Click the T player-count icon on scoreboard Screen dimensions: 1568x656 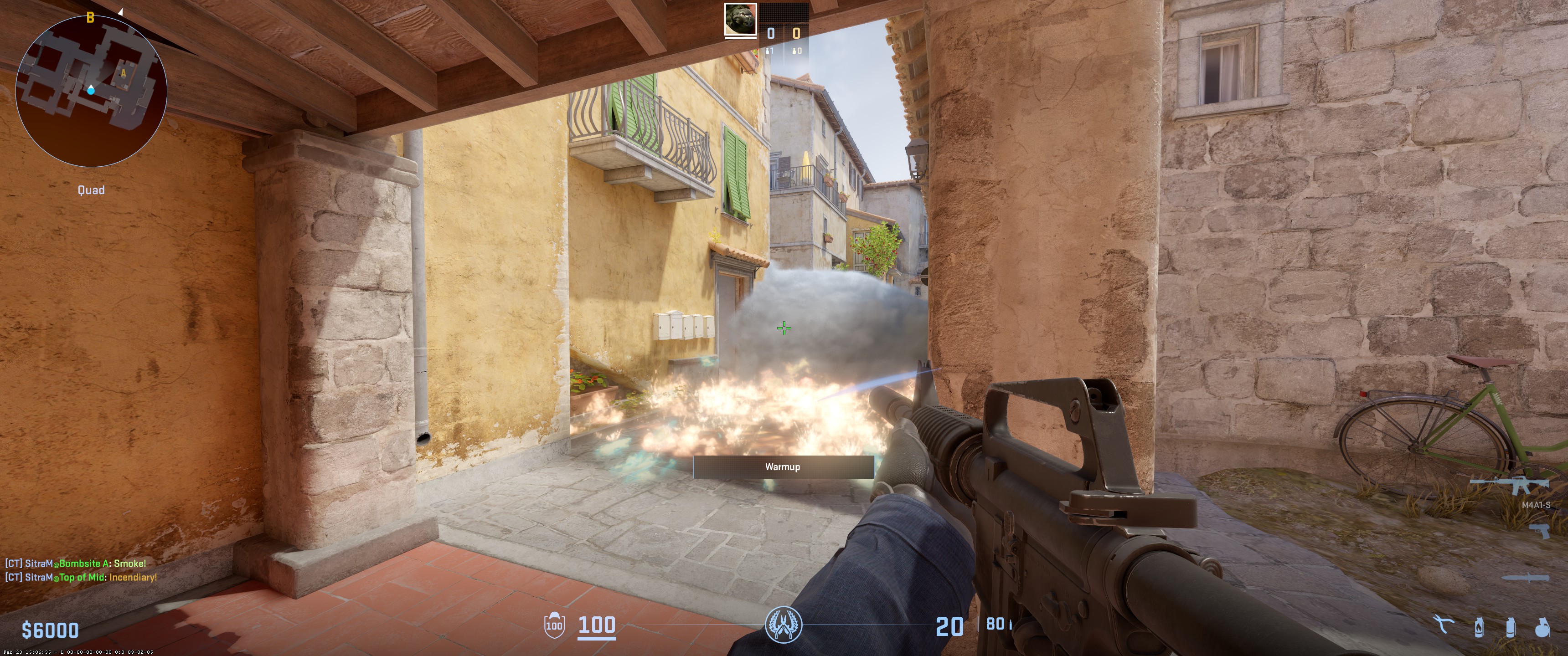tap(794, 50)
